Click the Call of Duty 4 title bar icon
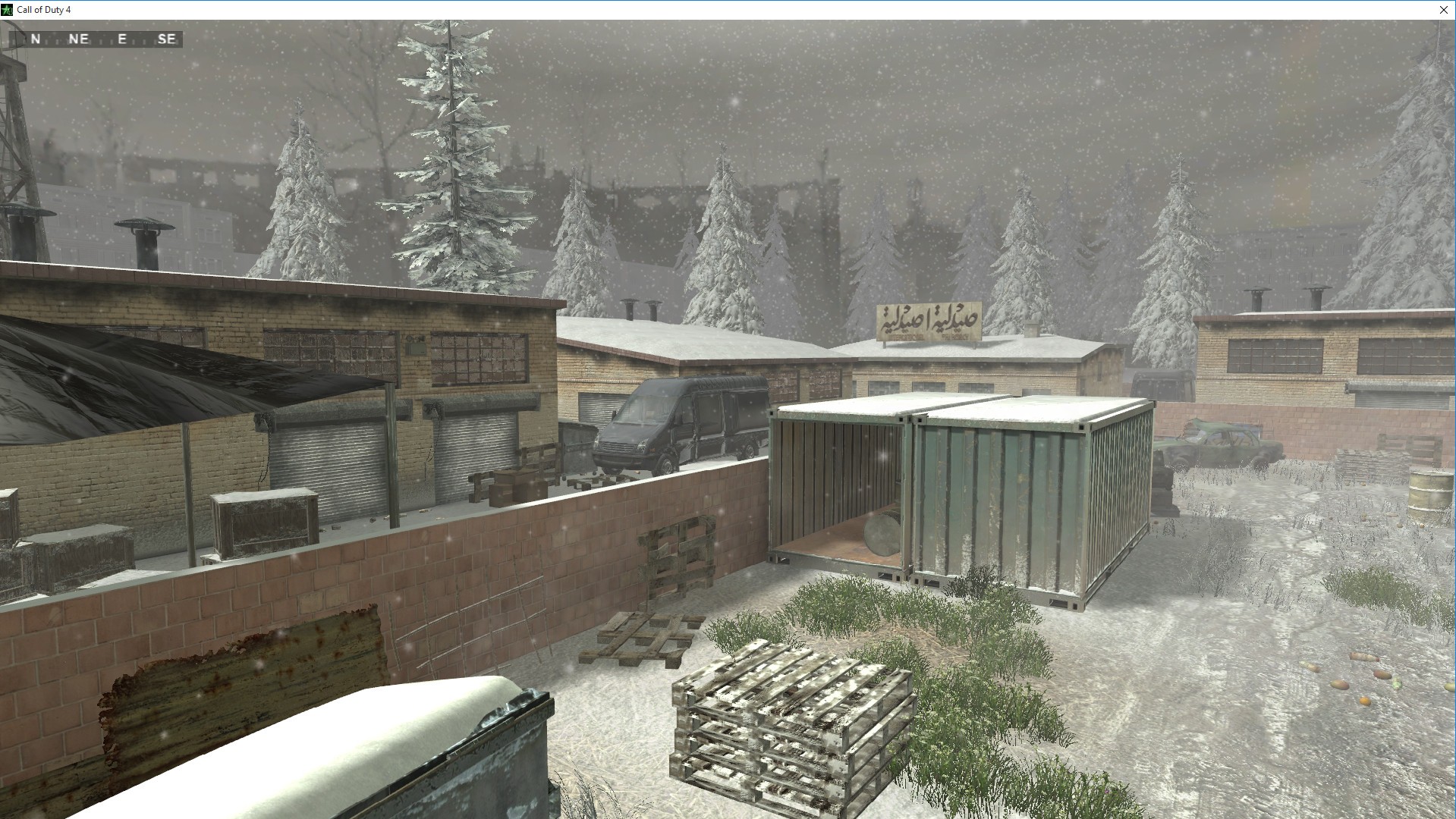 [8, 10]
